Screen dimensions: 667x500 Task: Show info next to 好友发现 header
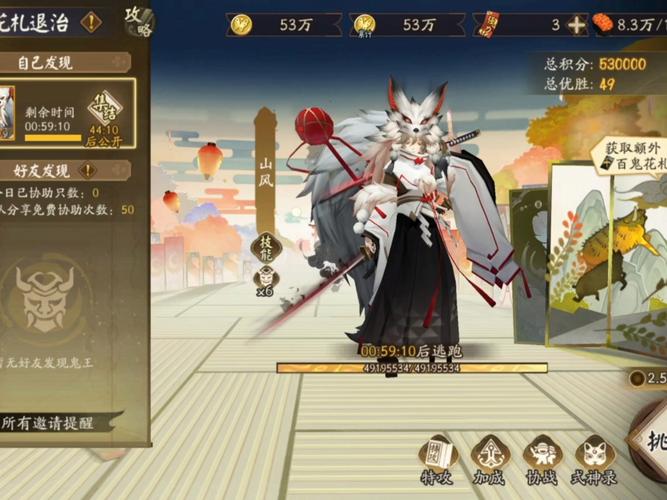(116, 171)
